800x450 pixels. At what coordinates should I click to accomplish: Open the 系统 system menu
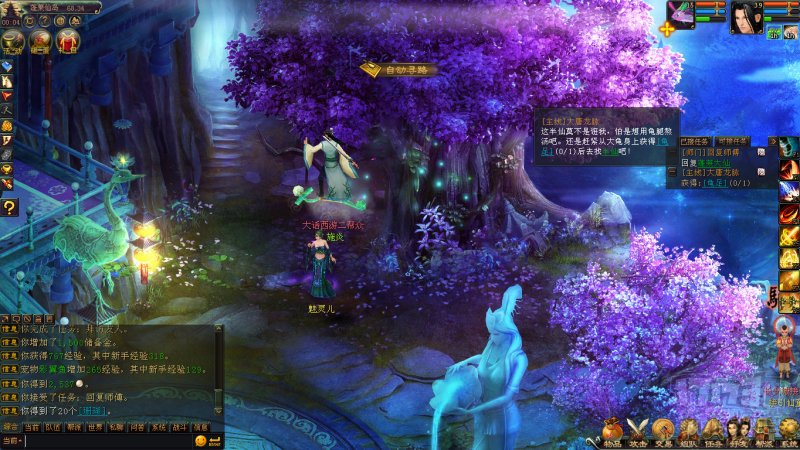[x=789, y=433]
